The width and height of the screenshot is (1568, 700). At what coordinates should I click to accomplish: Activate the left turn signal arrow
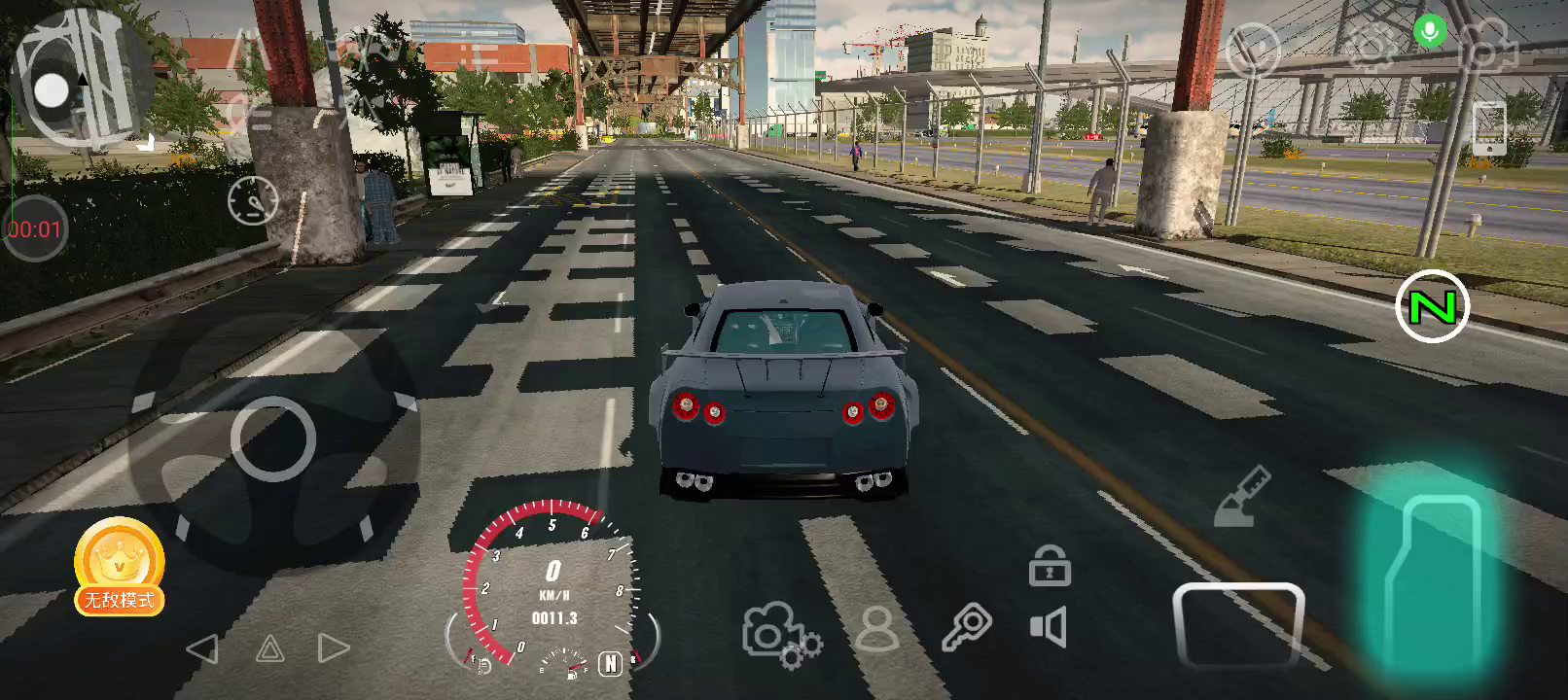[x=202, y=648]
